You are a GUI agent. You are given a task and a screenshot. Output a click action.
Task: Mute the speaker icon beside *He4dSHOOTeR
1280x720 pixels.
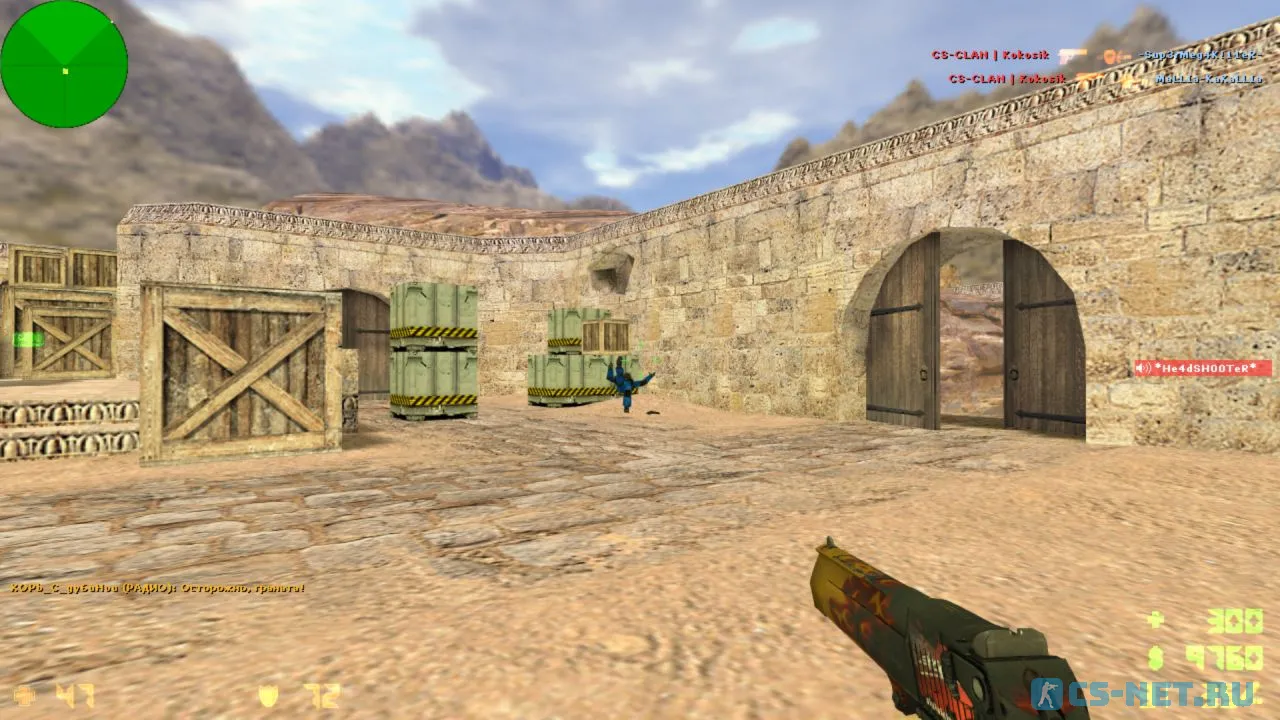(1140, 366)
